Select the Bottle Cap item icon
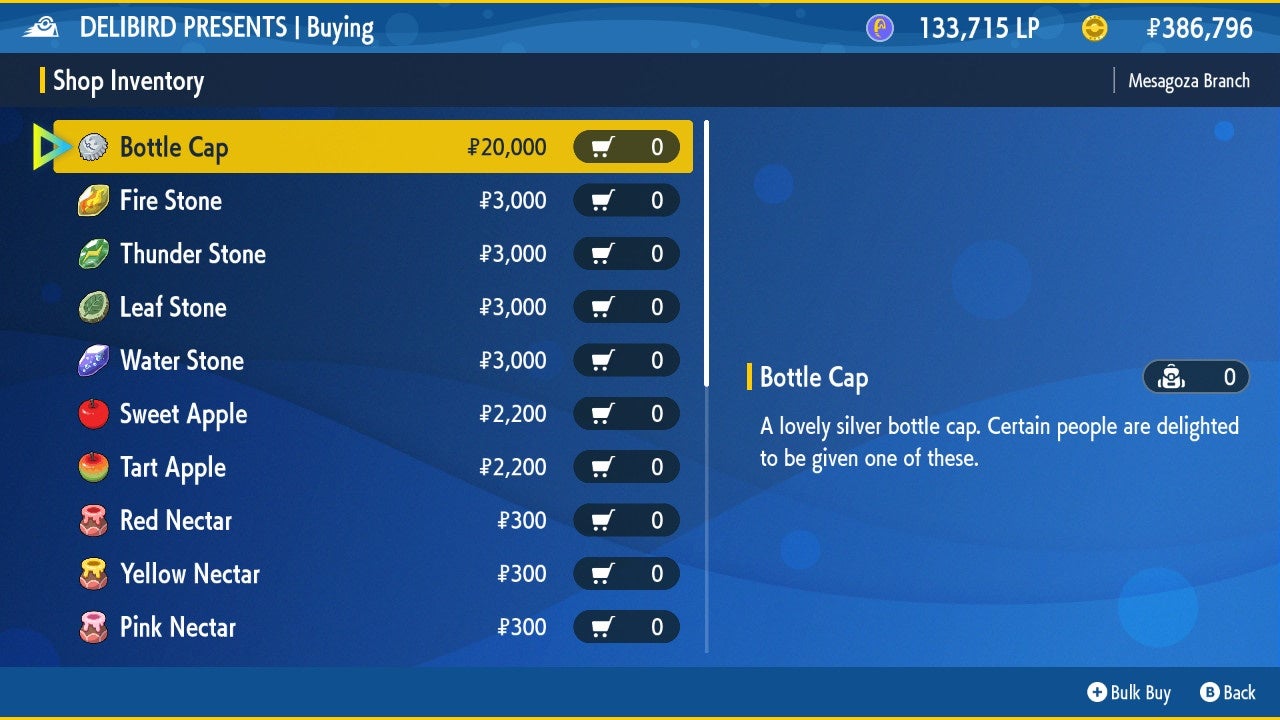The image size is (1280, 720). coord(92,146)
